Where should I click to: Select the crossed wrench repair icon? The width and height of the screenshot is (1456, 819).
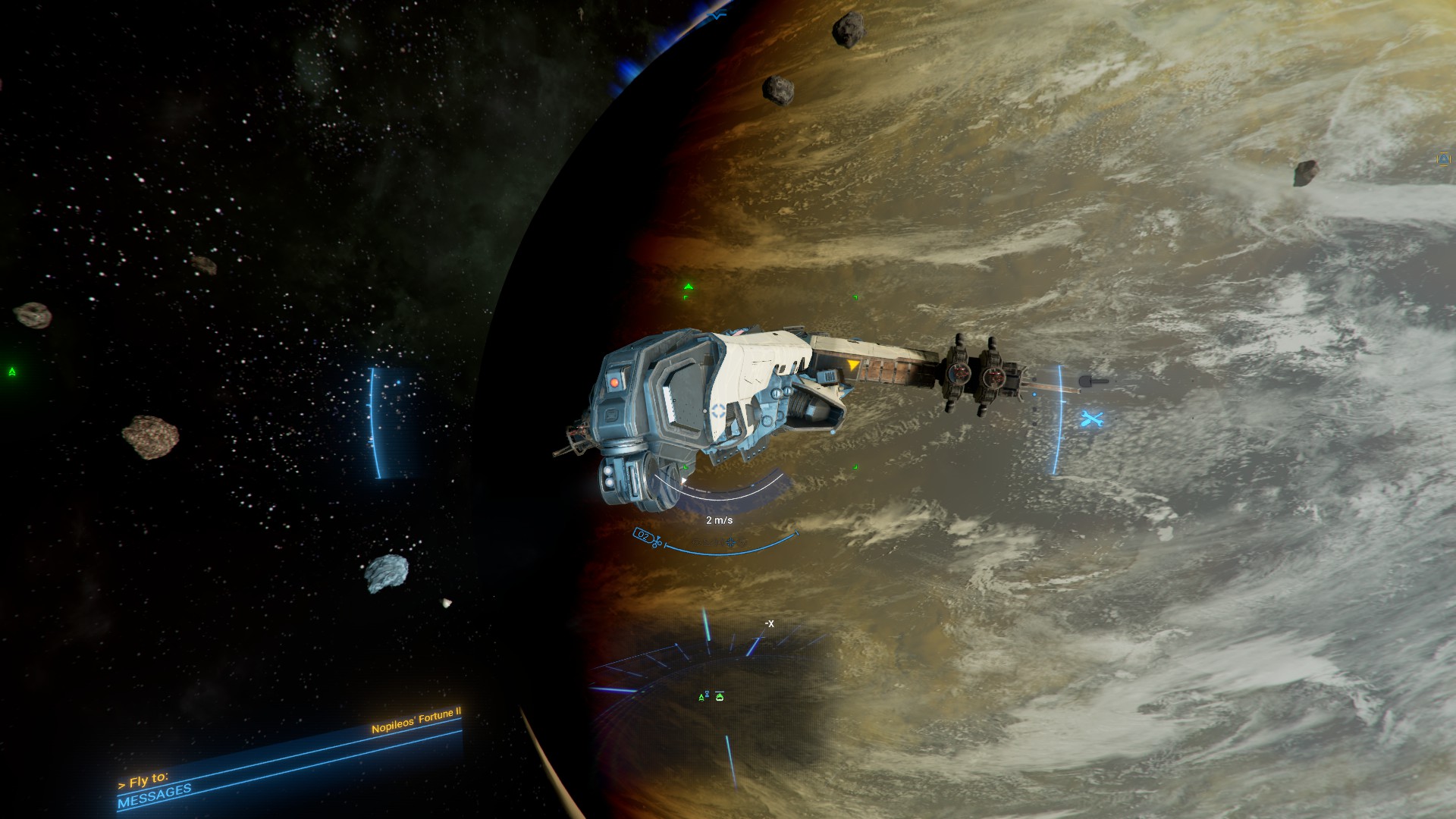(x=1091, y=419)
